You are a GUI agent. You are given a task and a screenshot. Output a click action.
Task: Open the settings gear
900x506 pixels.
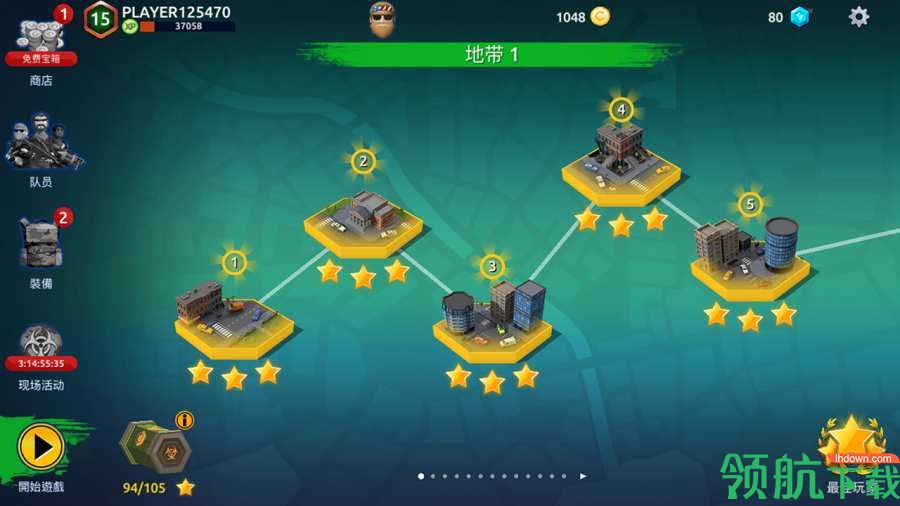click(859, 16)
